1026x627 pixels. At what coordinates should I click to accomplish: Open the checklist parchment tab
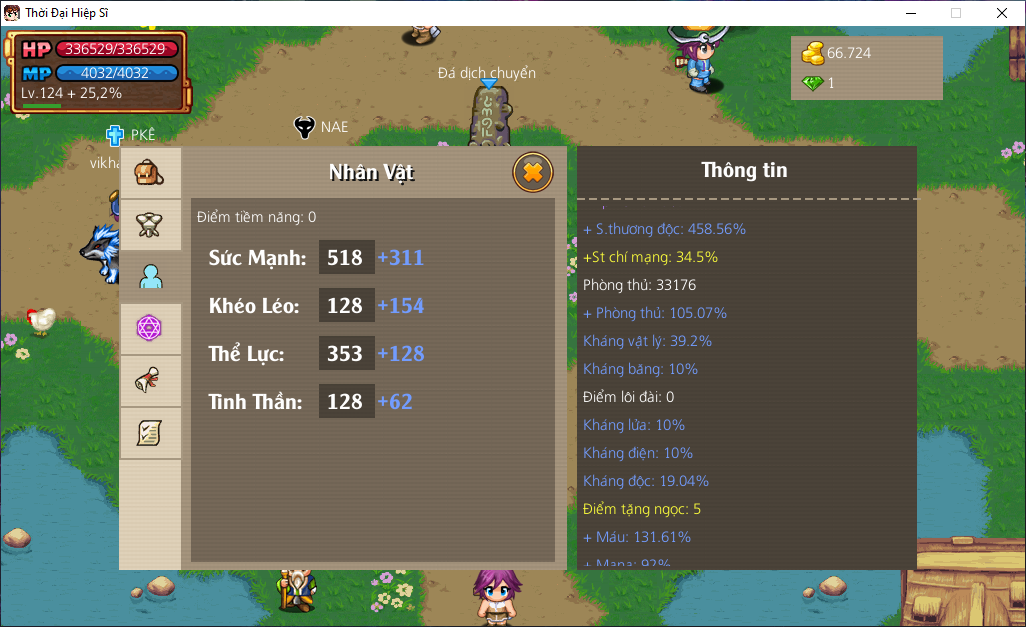point(150,433)
